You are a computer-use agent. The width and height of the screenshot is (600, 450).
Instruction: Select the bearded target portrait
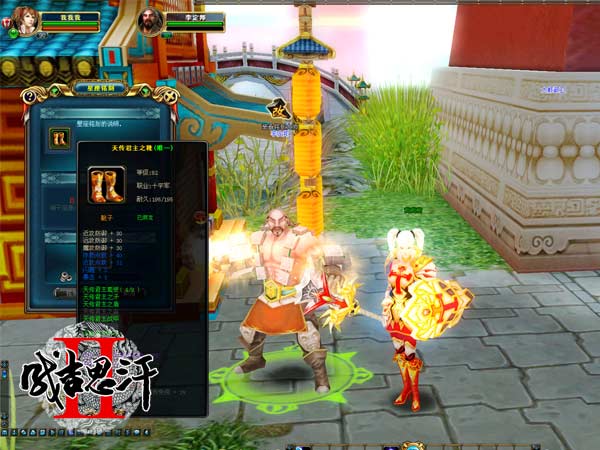[150, 22]
